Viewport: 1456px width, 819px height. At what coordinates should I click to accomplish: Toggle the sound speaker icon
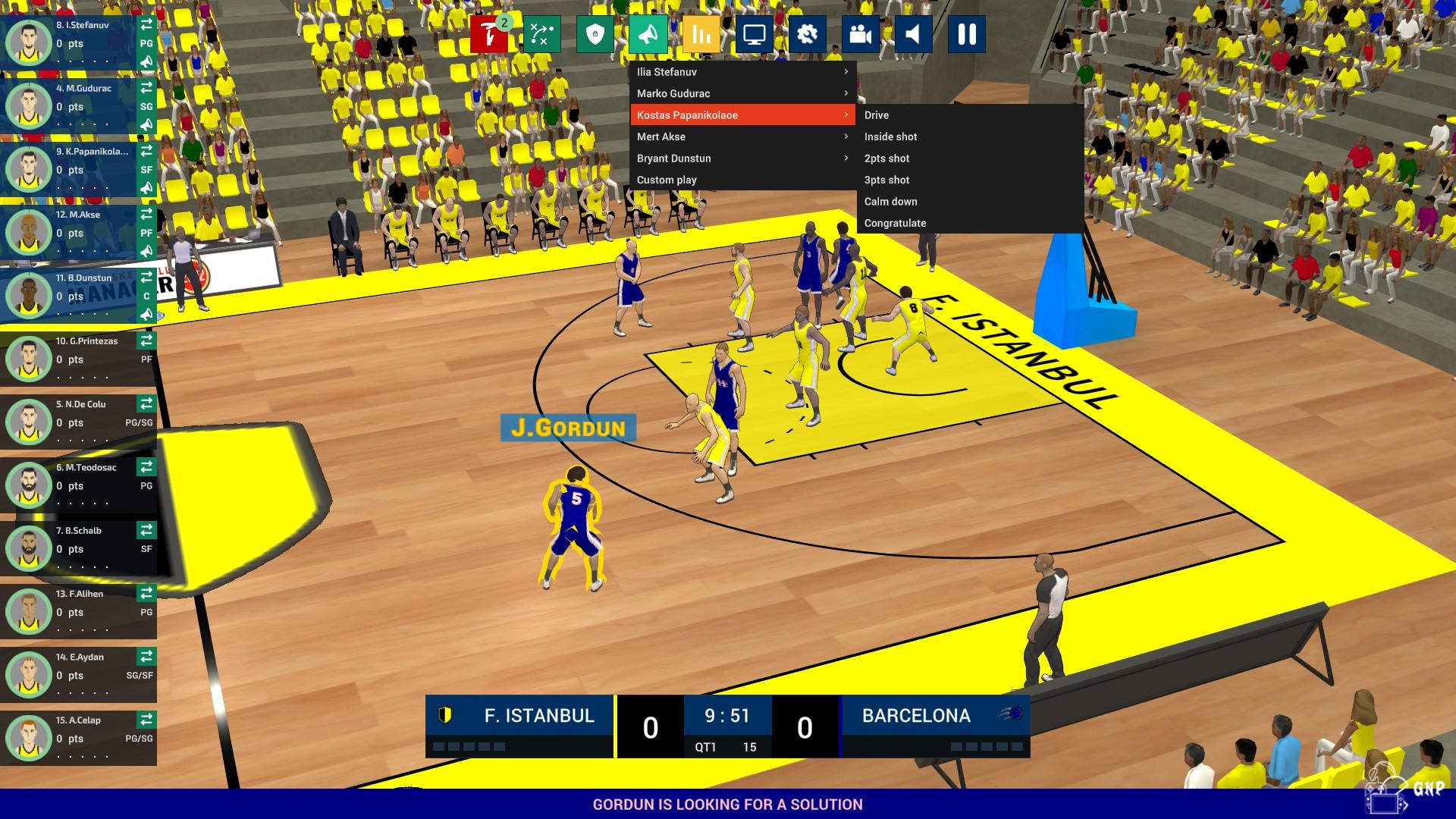pyautogui.click(x=913, y=34)
